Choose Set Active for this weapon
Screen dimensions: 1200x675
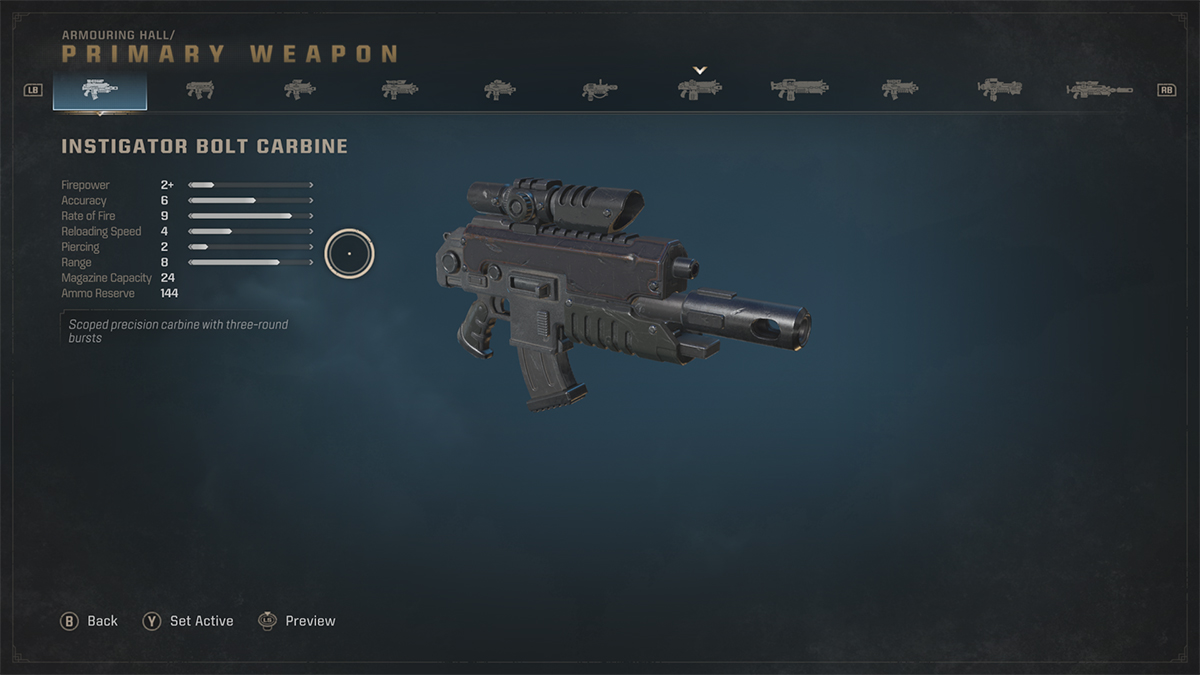pyautogui.click(x=188, y=621)
